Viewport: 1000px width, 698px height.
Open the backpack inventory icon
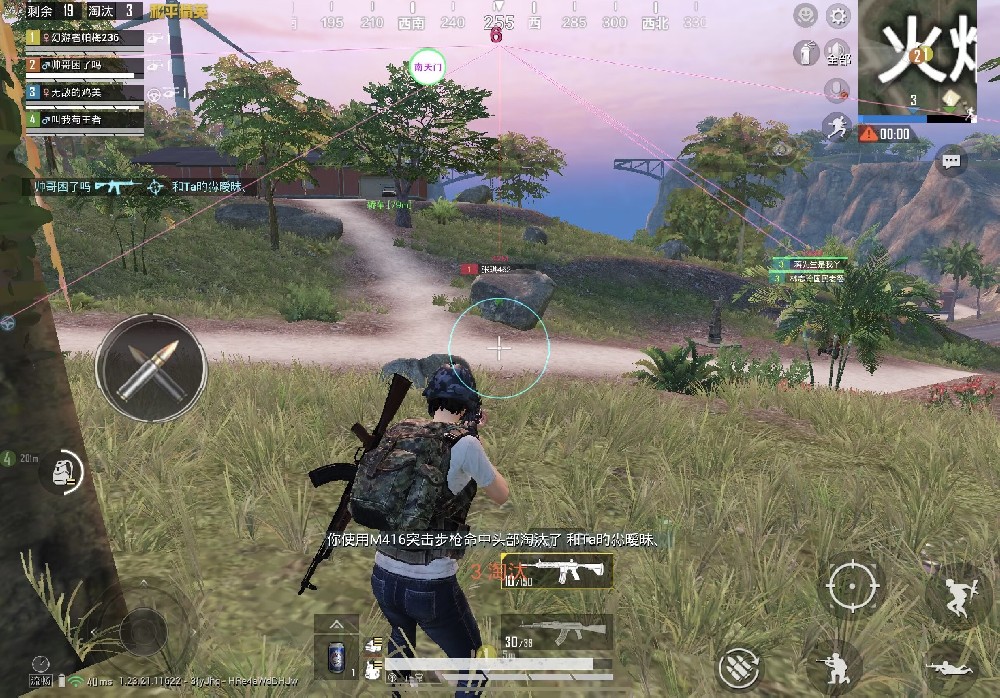(x=62, y=469)
